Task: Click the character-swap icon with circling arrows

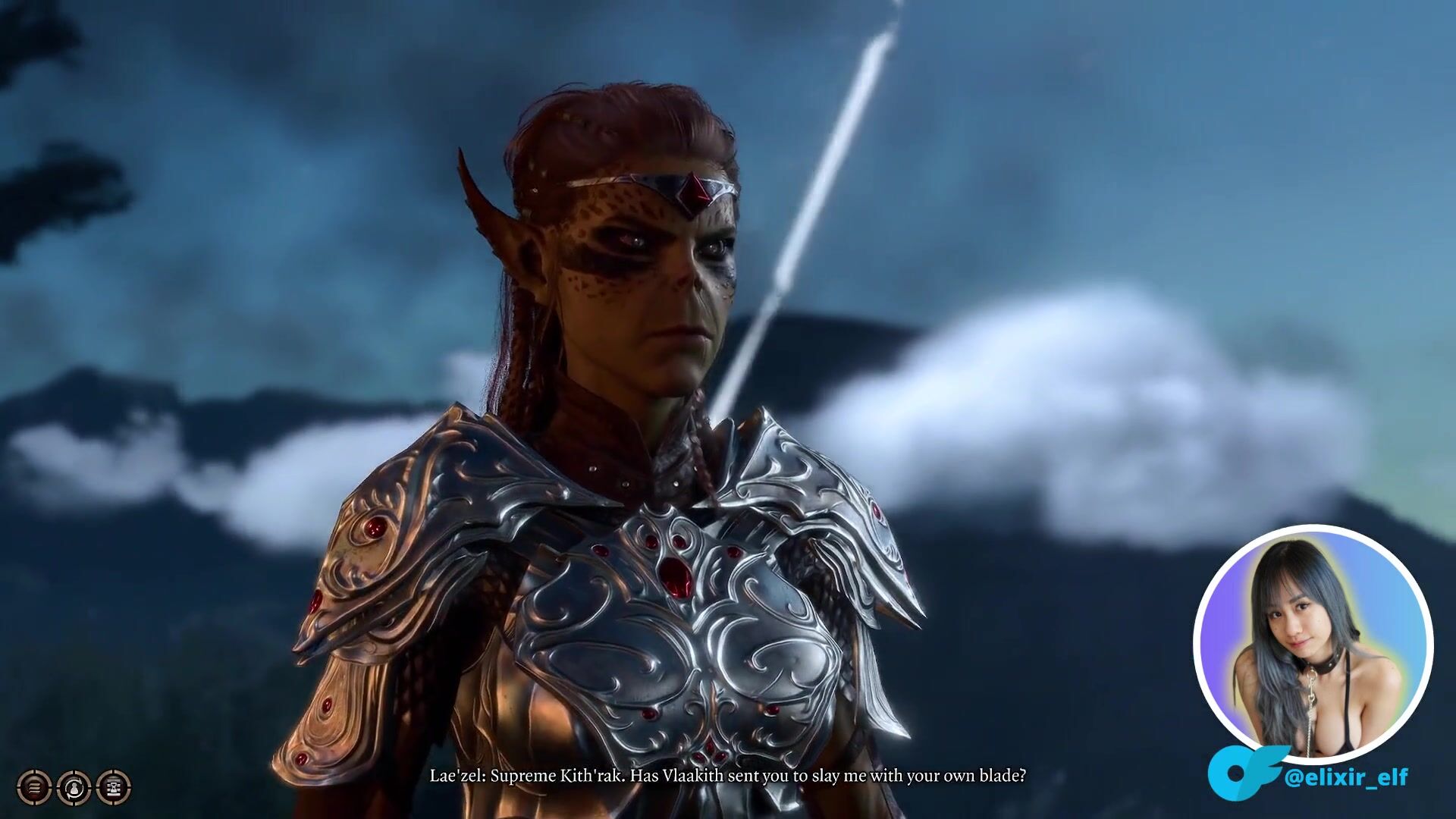Action: 74,787
